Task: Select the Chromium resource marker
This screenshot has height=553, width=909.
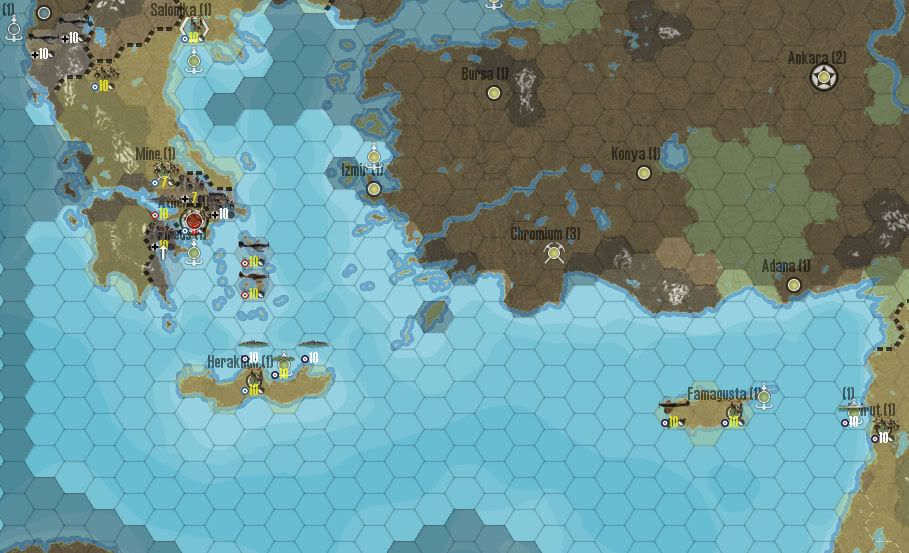Action: (553, 253)
